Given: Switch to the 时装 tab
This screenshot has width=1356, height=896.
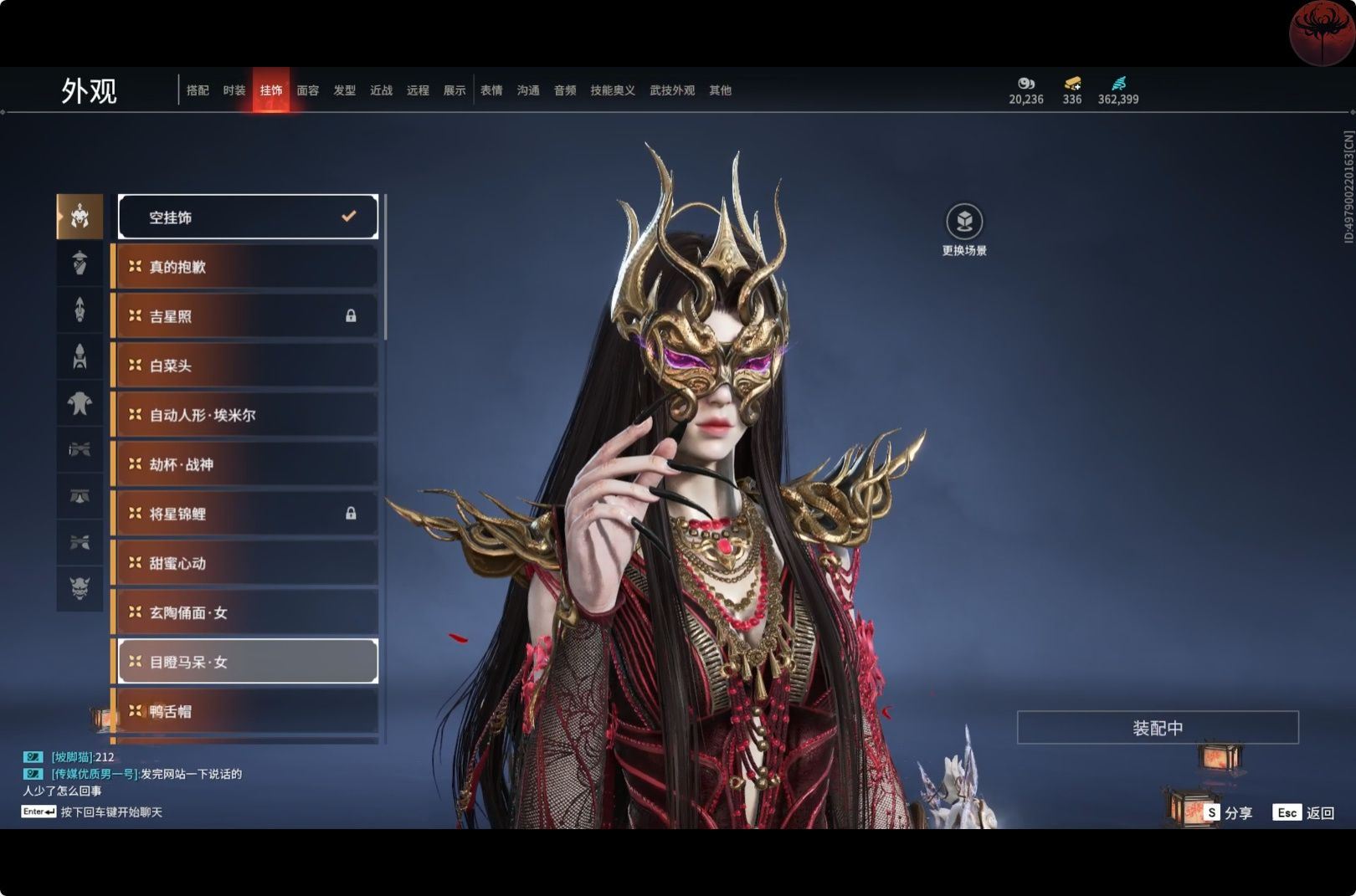Looking at the screenshot, I should pyautogui.click(x=234, y=90).
